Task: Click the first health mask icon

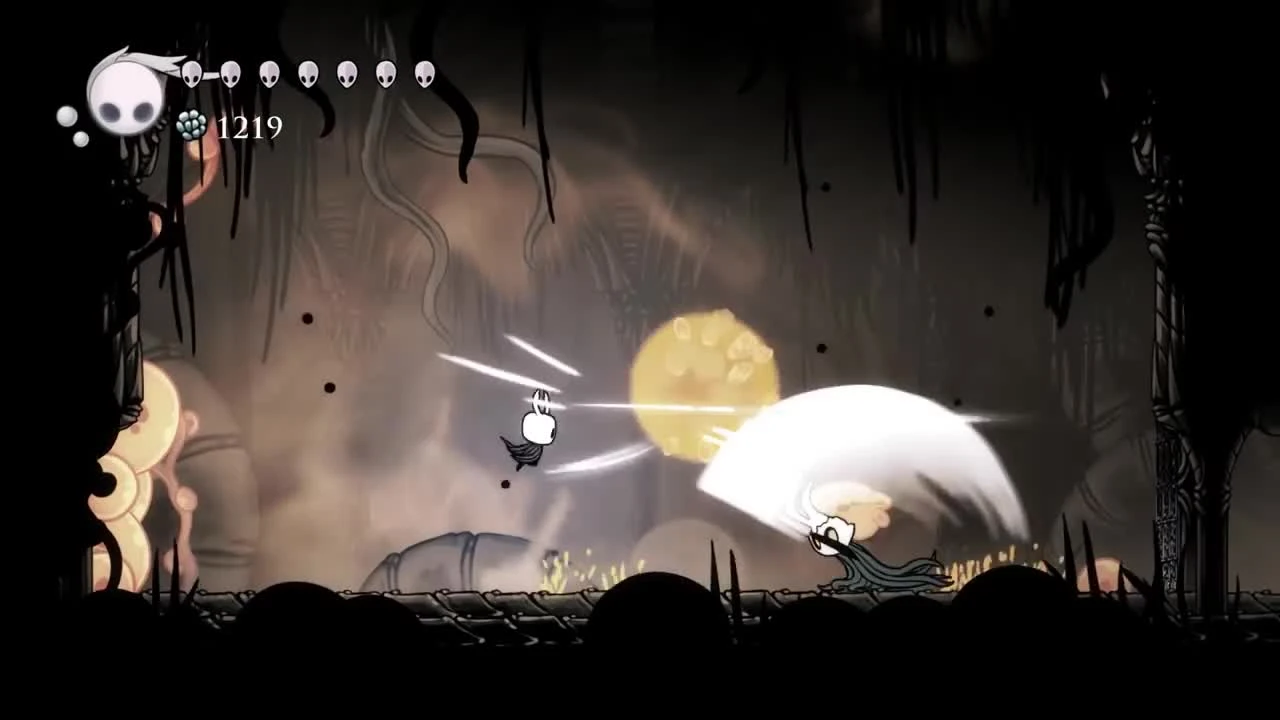Action: point(190,74)
